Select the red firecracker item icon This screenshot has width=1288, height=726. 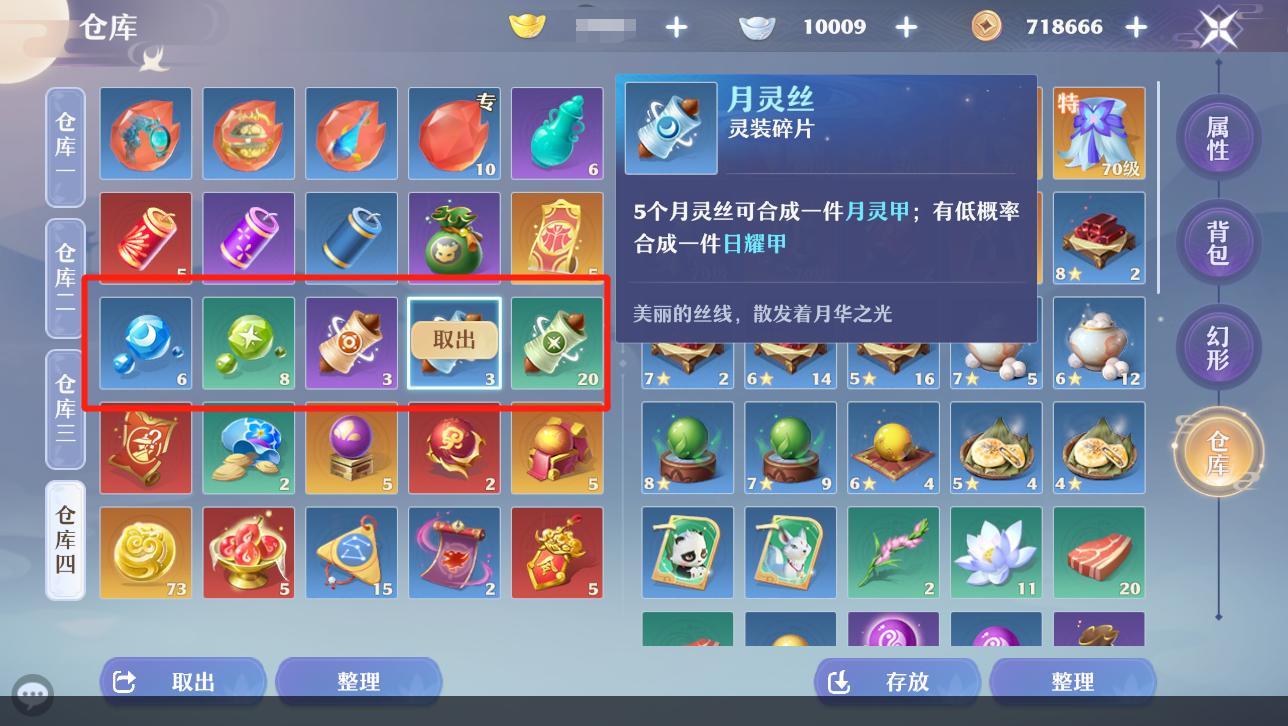[x=145, y=237]
